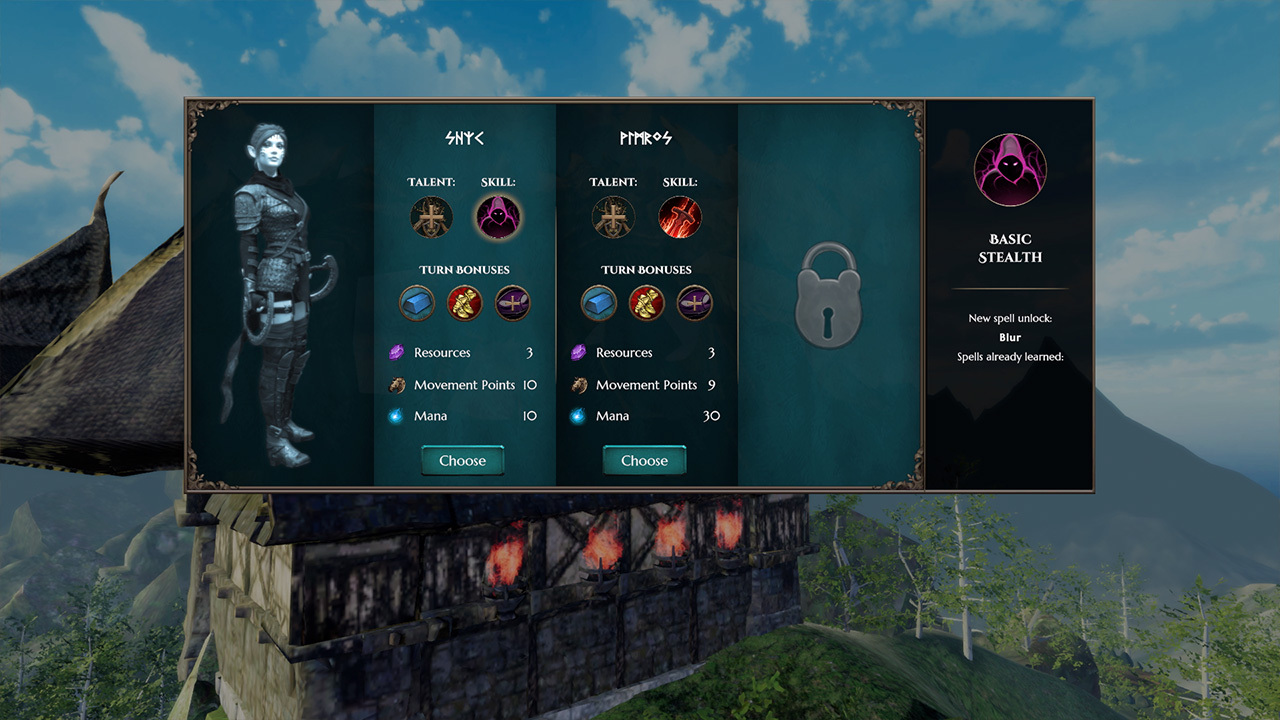The height and width of the screenshot is (720, 1280).
Task: Click the purple Resources crystal icon for Shyc
Action: [x=397, y=352]
